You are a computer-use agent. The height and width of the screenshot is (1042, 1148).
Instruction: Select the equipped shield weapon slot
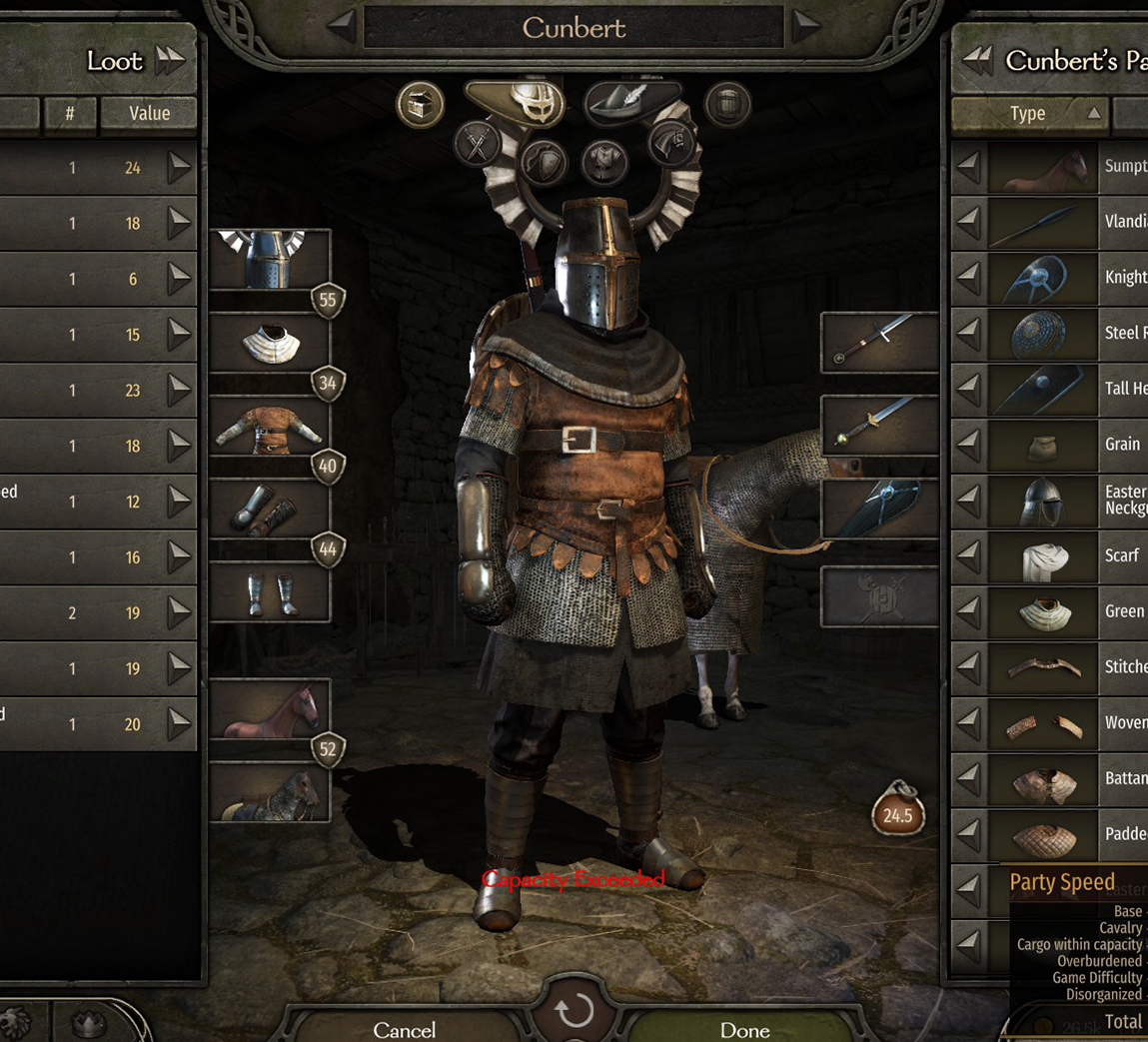(x=879, y=509)
